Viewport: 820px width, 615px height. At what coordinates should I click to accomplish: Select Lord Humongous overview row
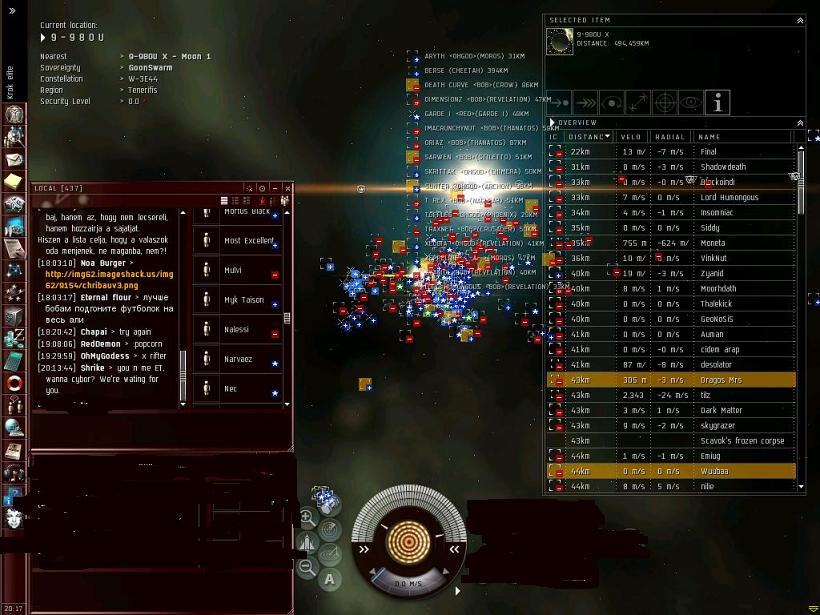(729, 197)
